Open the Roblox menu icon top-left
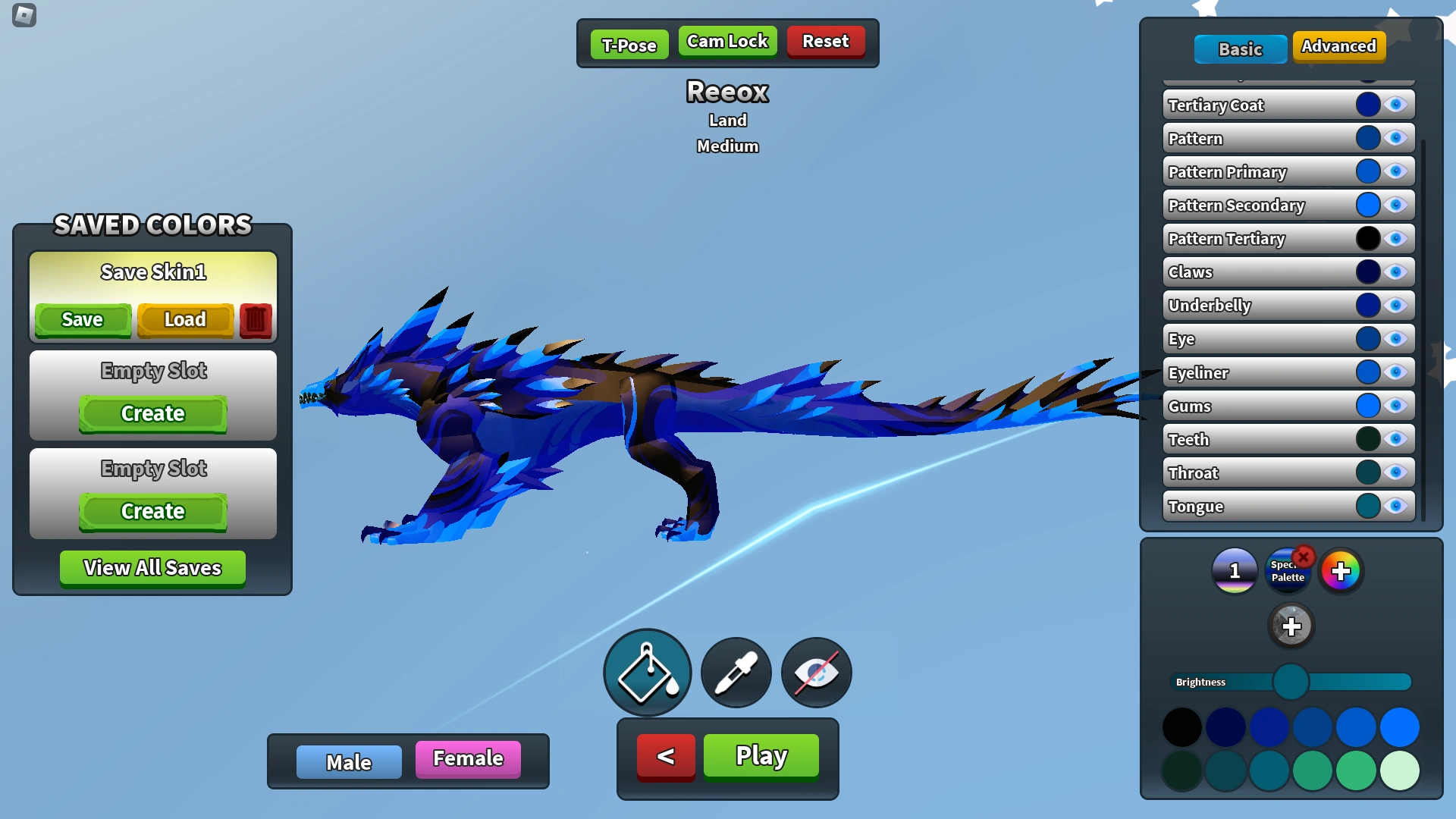The image size is (1456, 819). click(x=24, y=16)
